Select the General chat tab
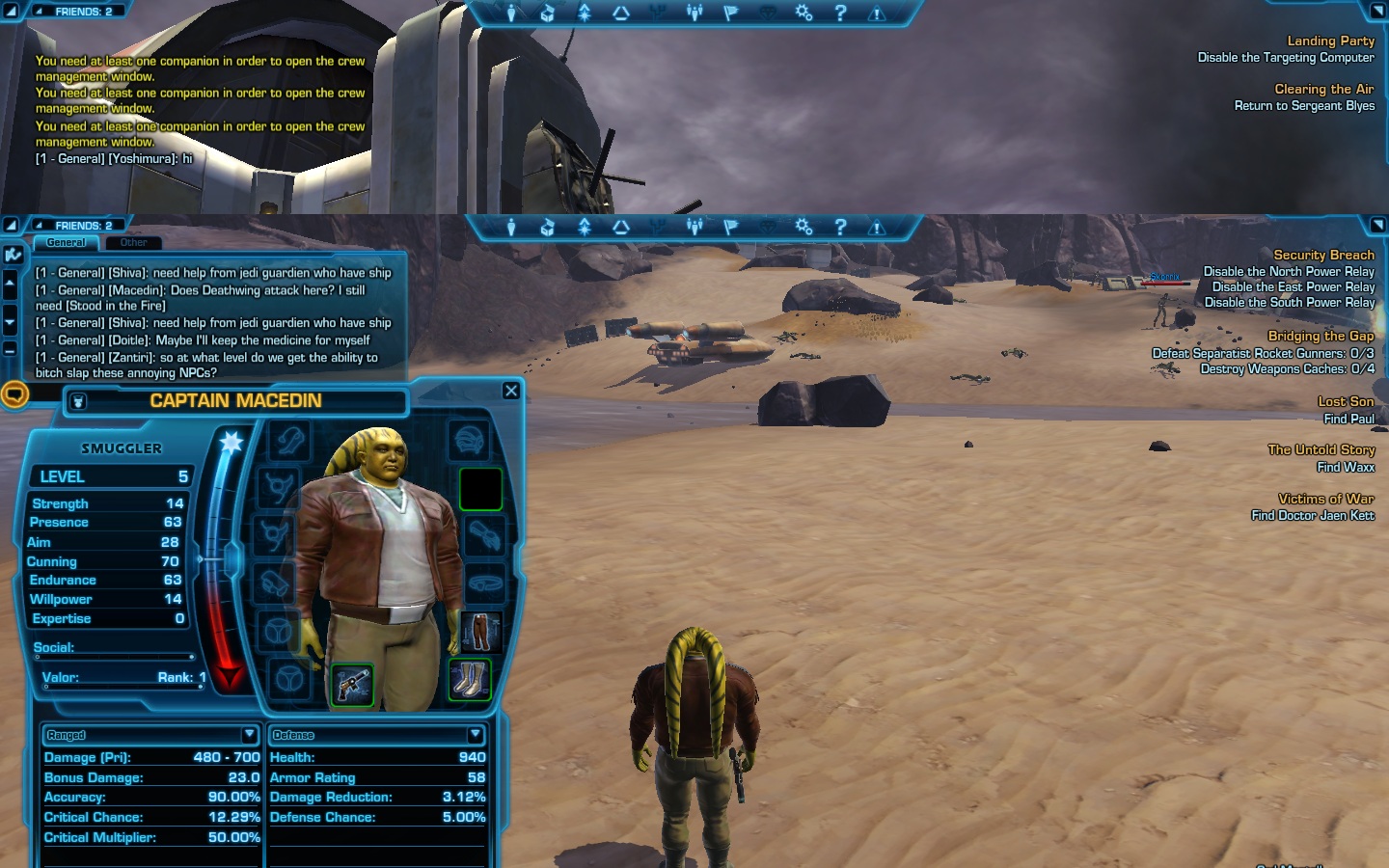 click(66, 243)
